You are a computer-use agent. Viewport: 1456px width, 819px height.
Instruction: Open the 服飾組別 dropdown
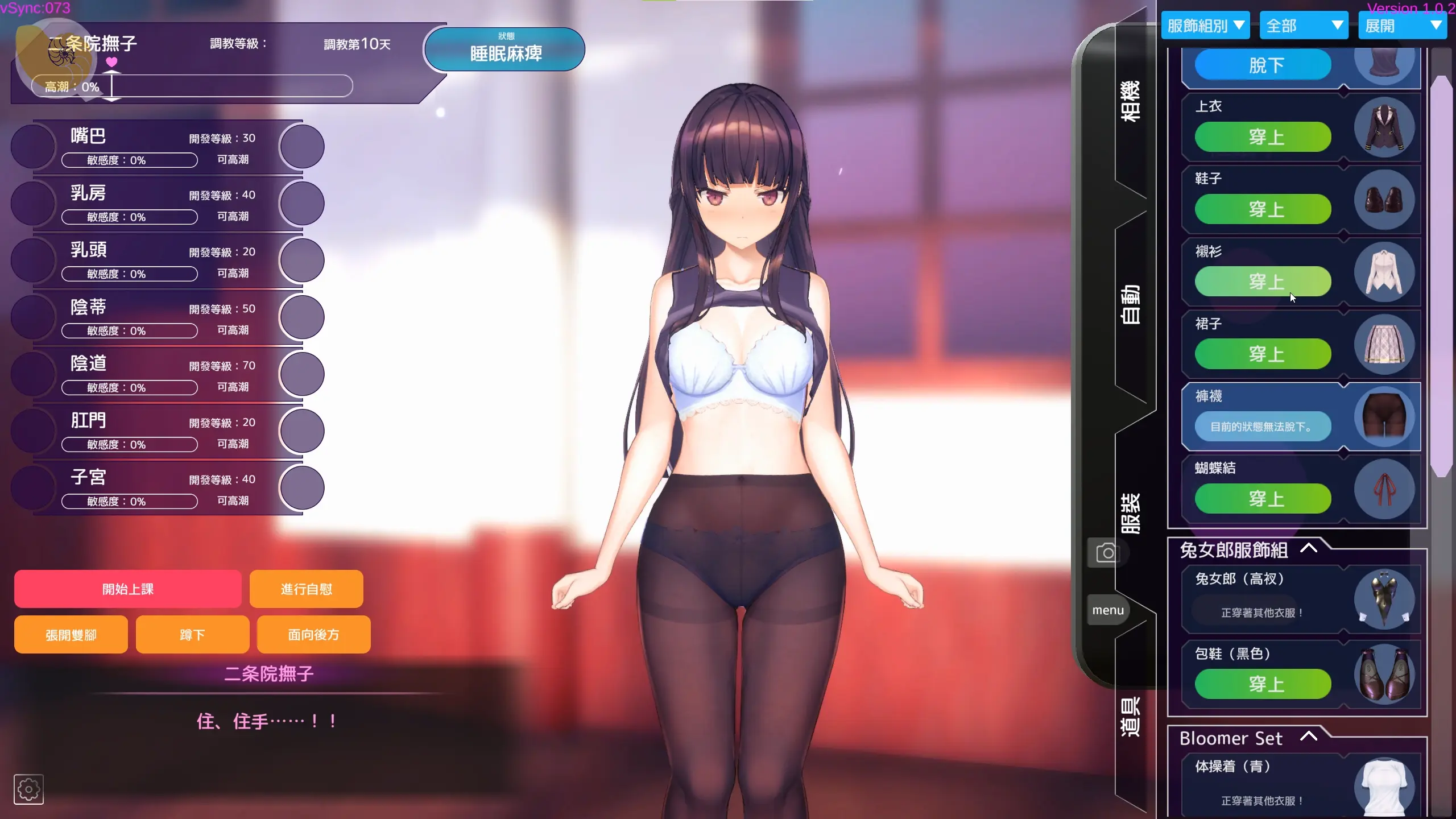[x=1205, y=26]
